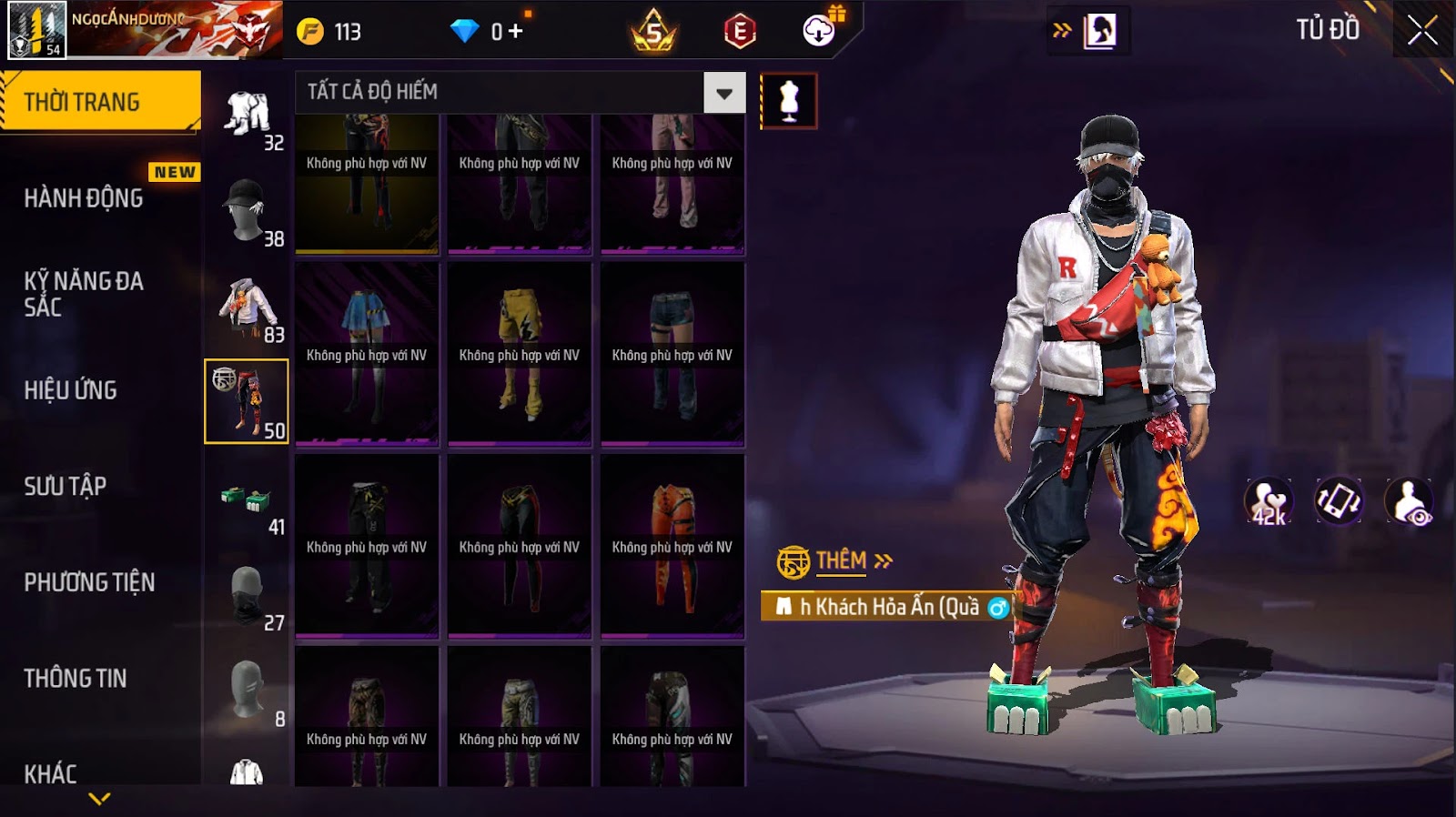Viewport: 1456px width, 817px height.
Task: Select the Hiệu Ứng tab
Action: click(71, 390)
